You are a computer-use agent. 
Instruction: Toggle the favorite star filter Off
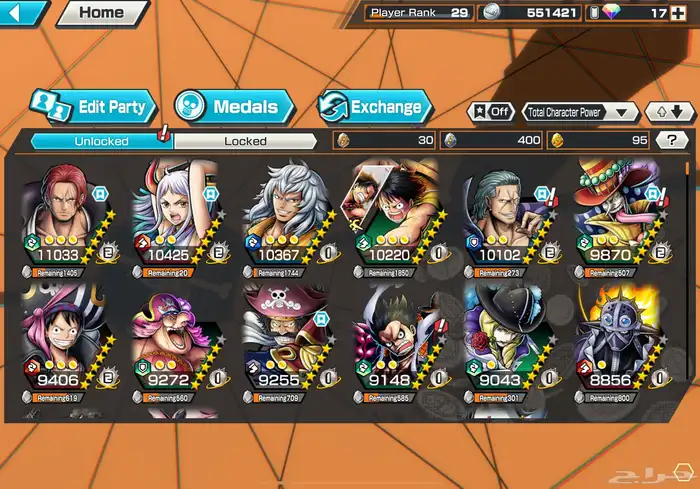pyautogui.click(x=493, y=112)
